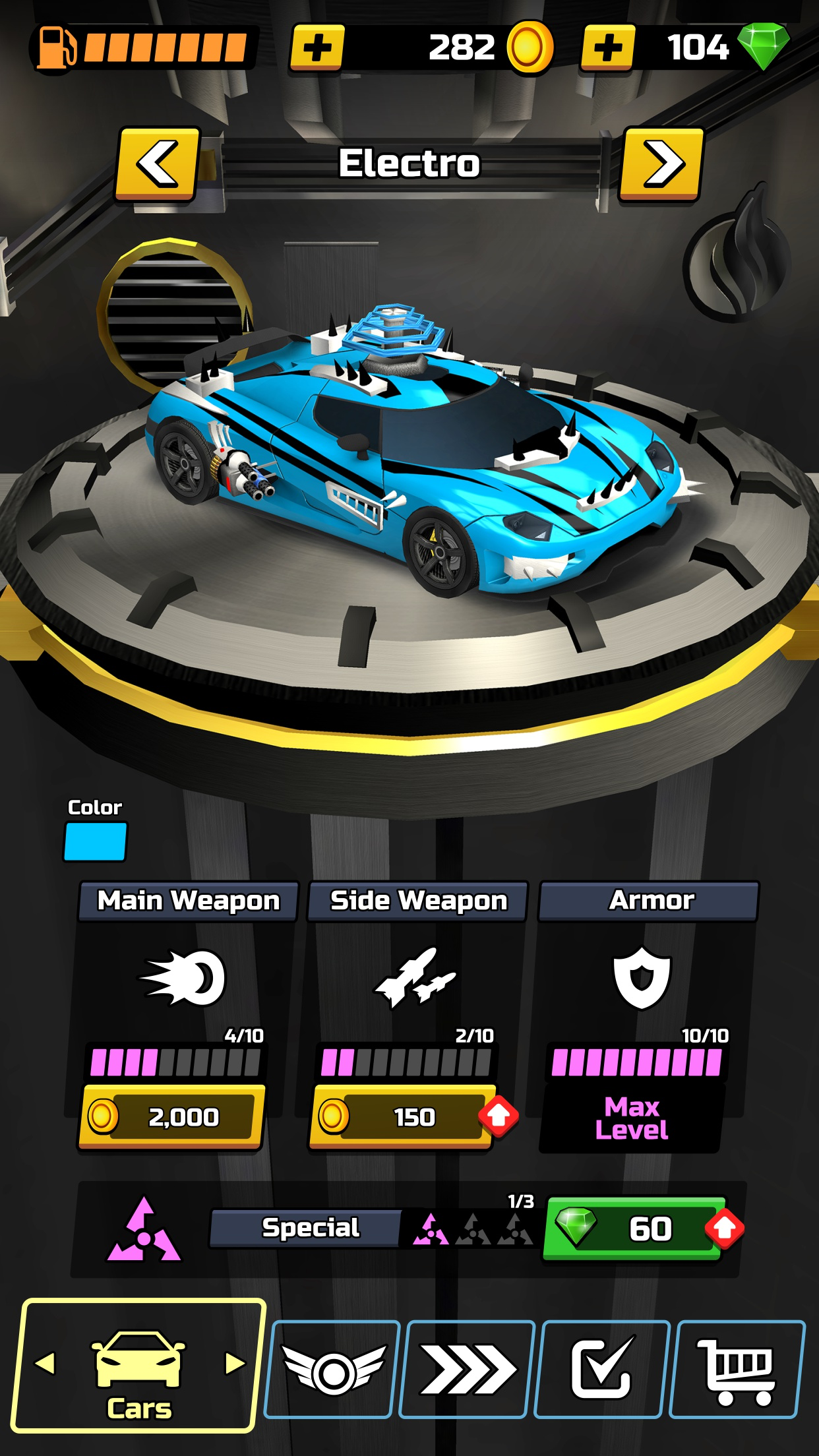Add more coins with the plus button
819x1456 pixels.
(x=317, y=47)
